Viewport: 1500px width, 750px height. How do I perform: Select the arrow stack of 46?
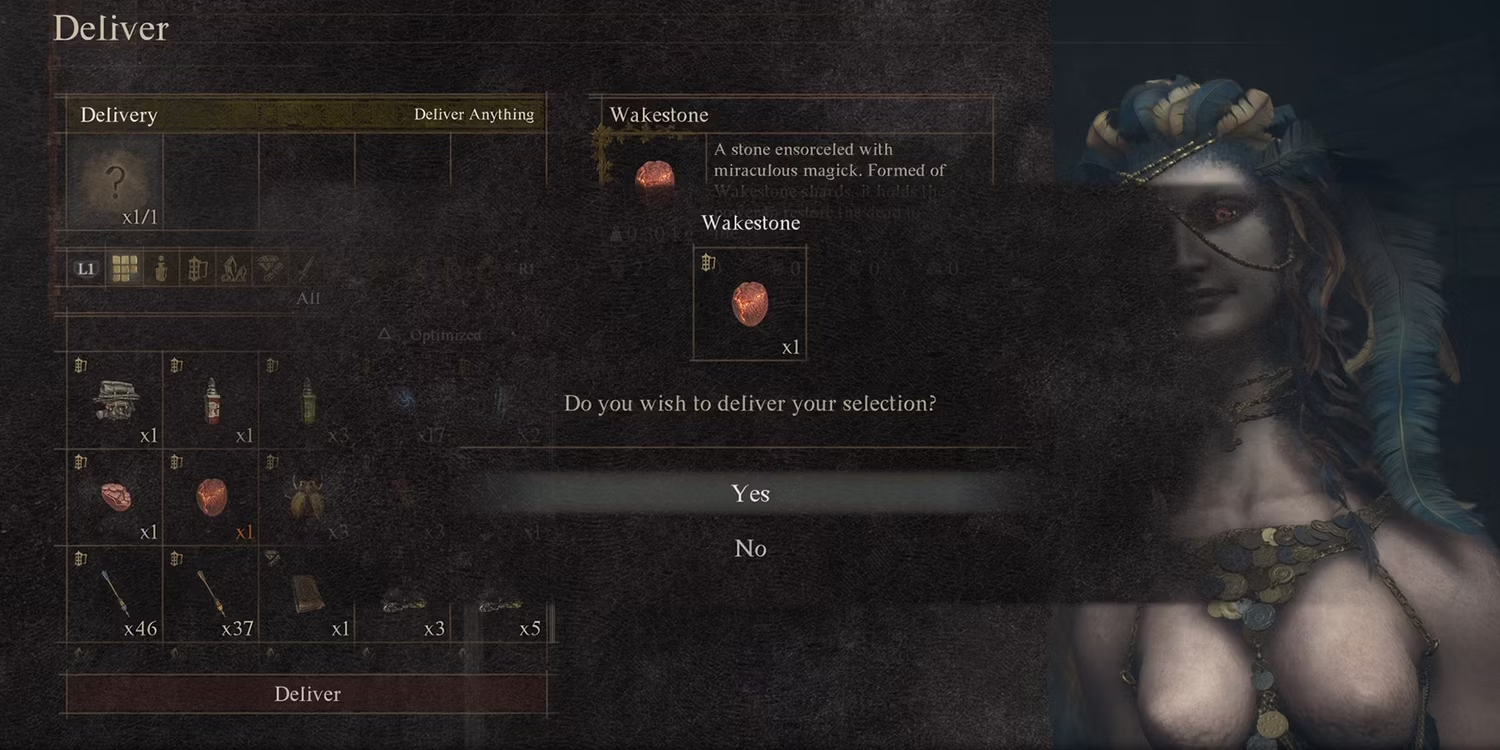click(115, 594)
